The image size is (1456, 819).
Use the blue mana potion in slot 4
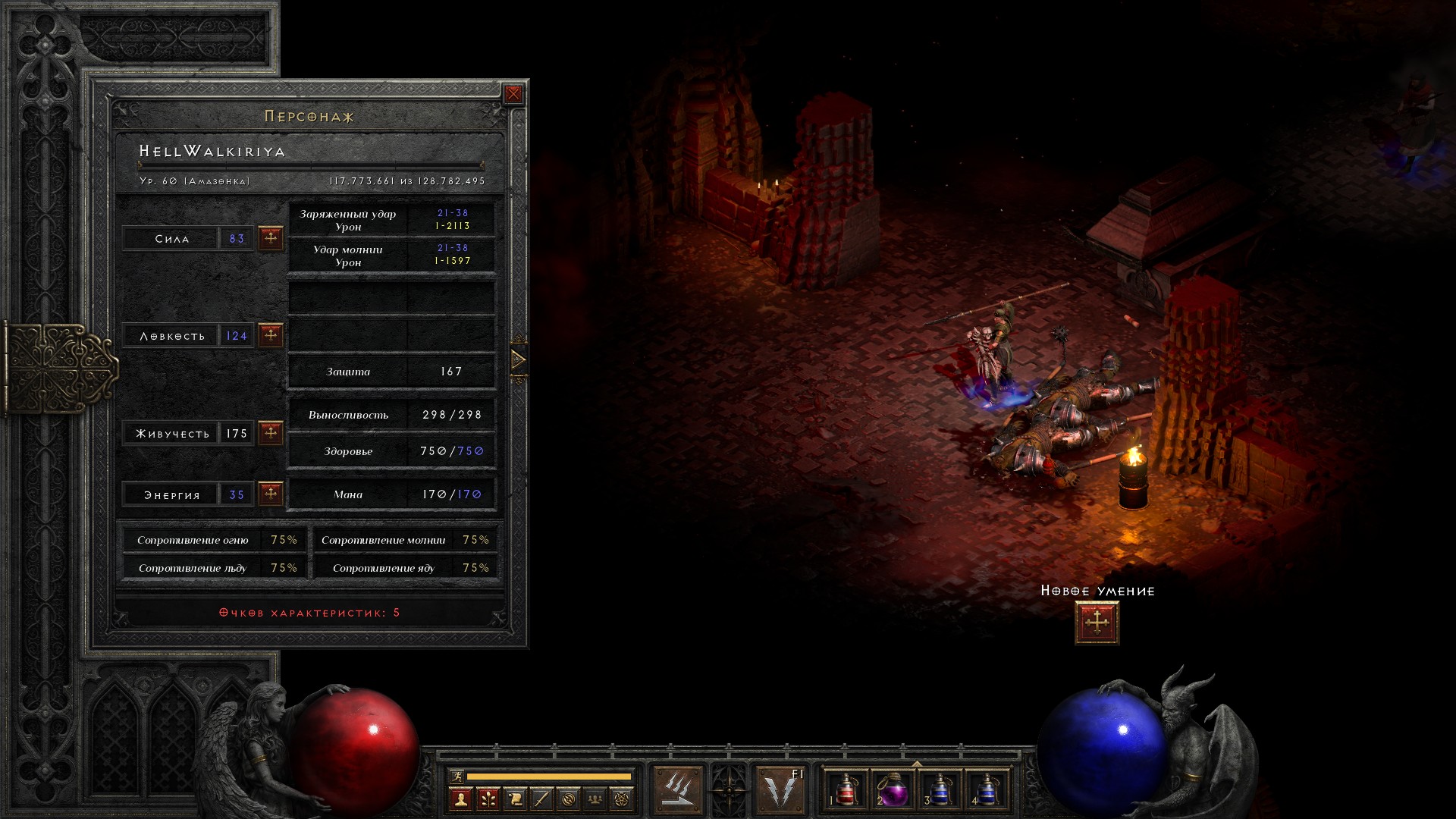click(986, 789)
